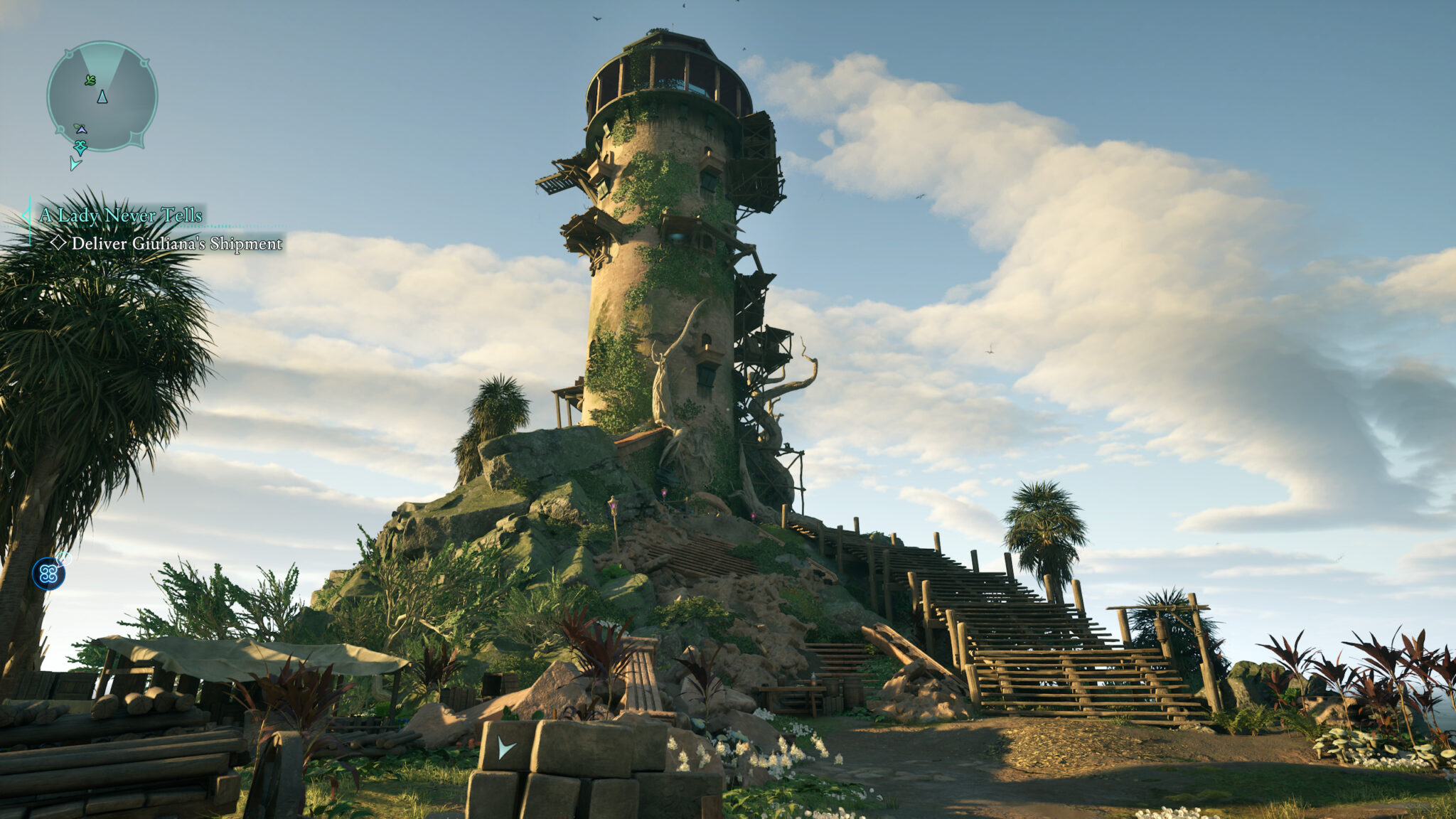Screen dimensions: 1456x819
Task: Click the cyan arrow marker below the minimap
Action: 75,164
